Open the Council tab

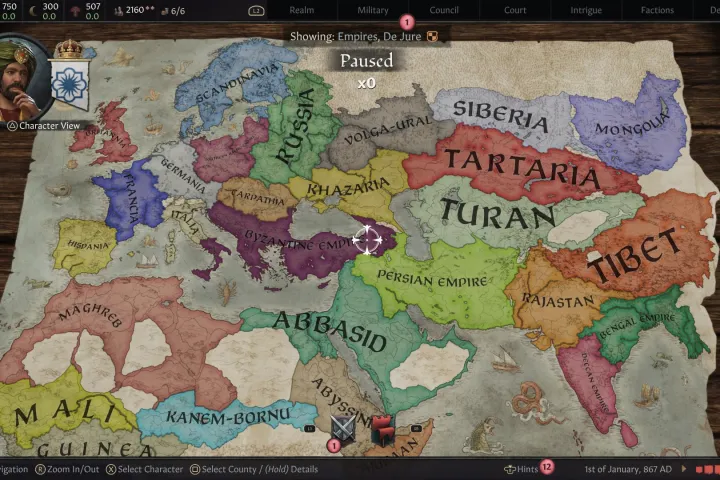(x=444, y=10)
